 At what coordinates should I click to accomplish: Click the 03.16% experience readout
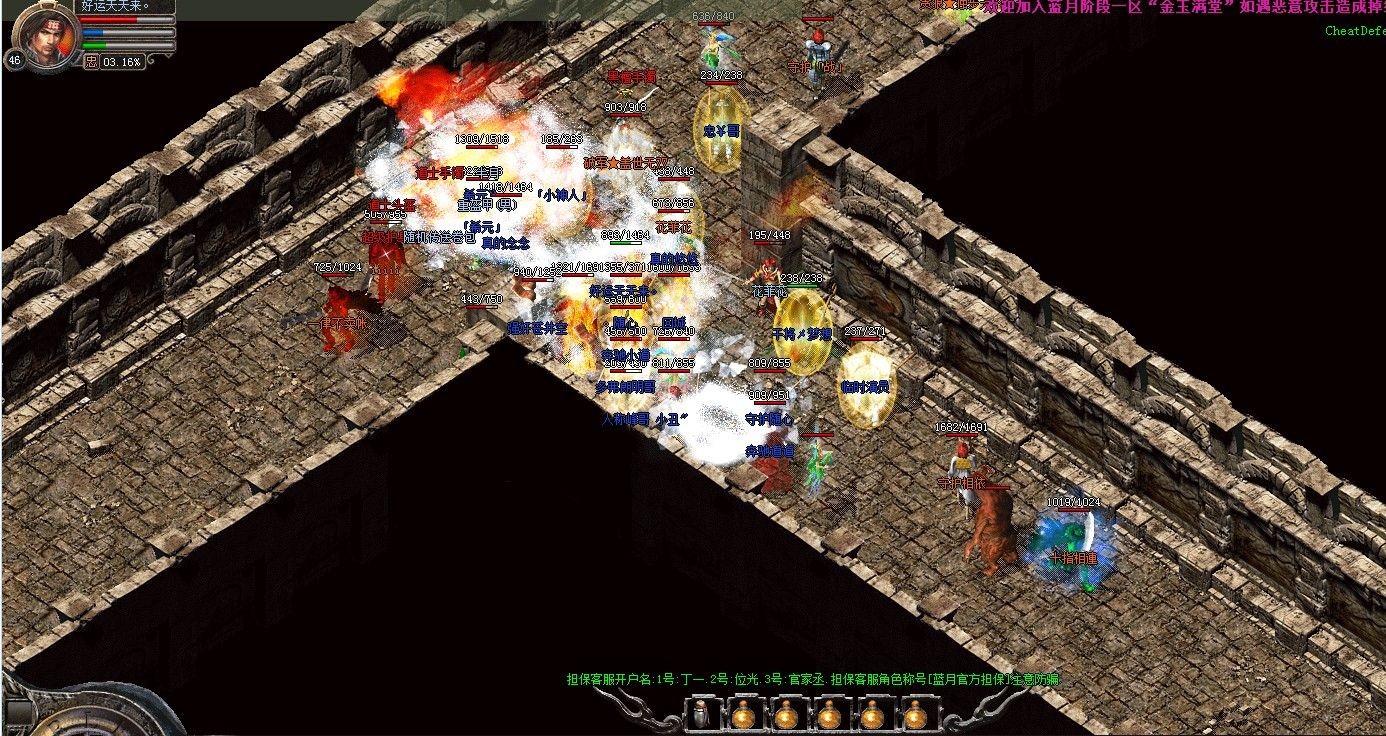click(121, 61)
